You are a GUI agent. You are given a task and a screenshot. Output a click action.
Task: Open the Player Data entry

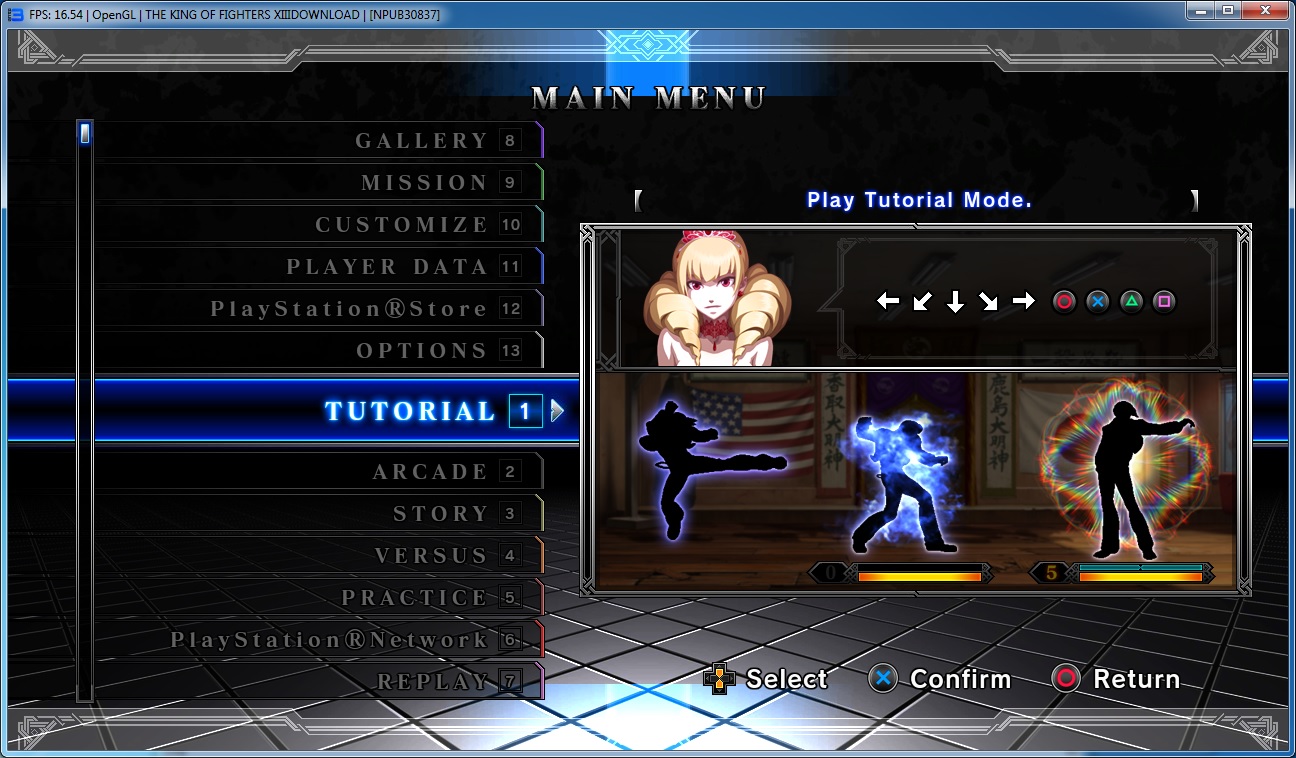point(387,267)
